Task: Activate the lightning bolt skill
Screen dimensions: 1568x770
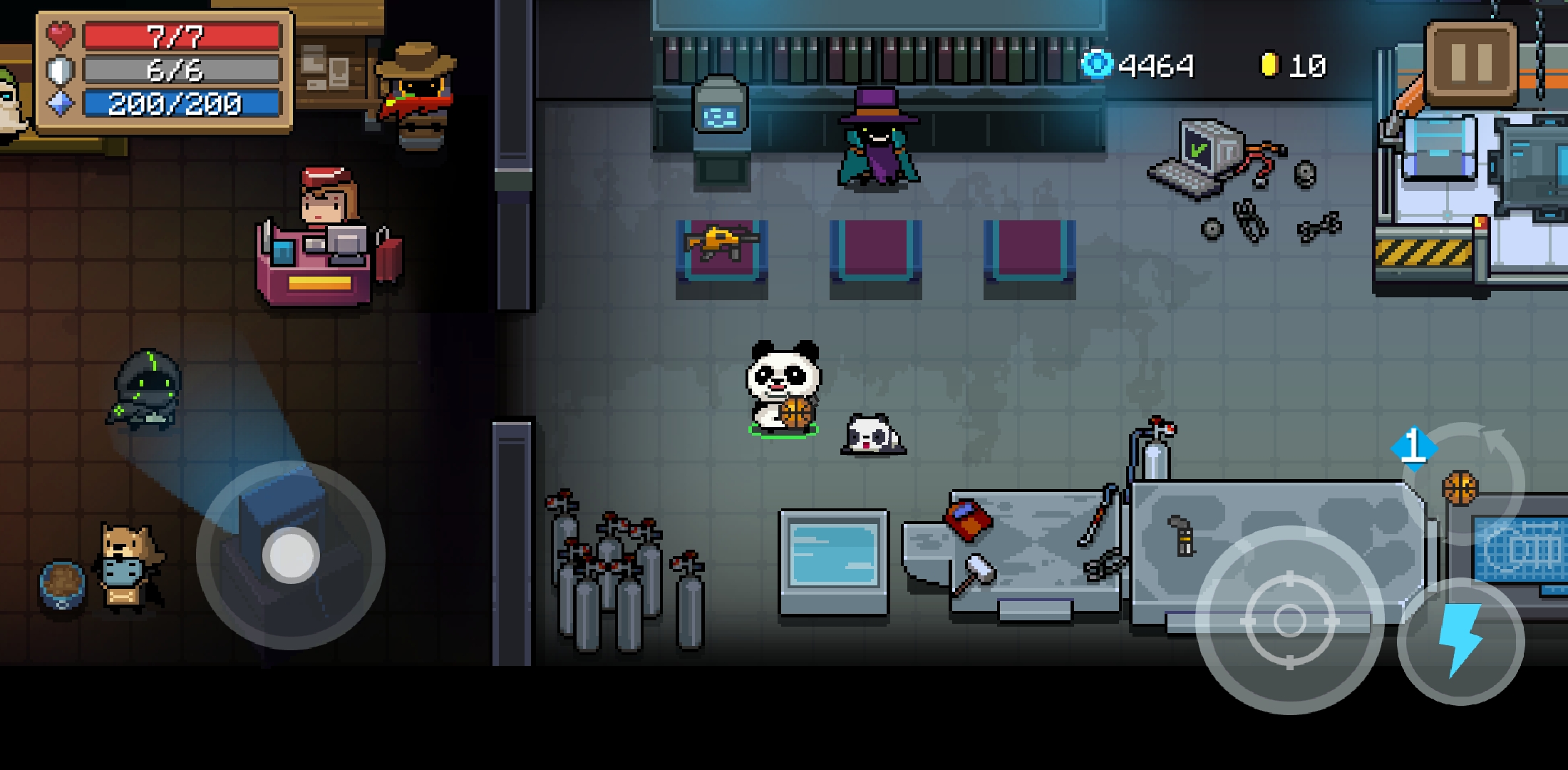Action: pyautogui.click(x=1460, y=641)
